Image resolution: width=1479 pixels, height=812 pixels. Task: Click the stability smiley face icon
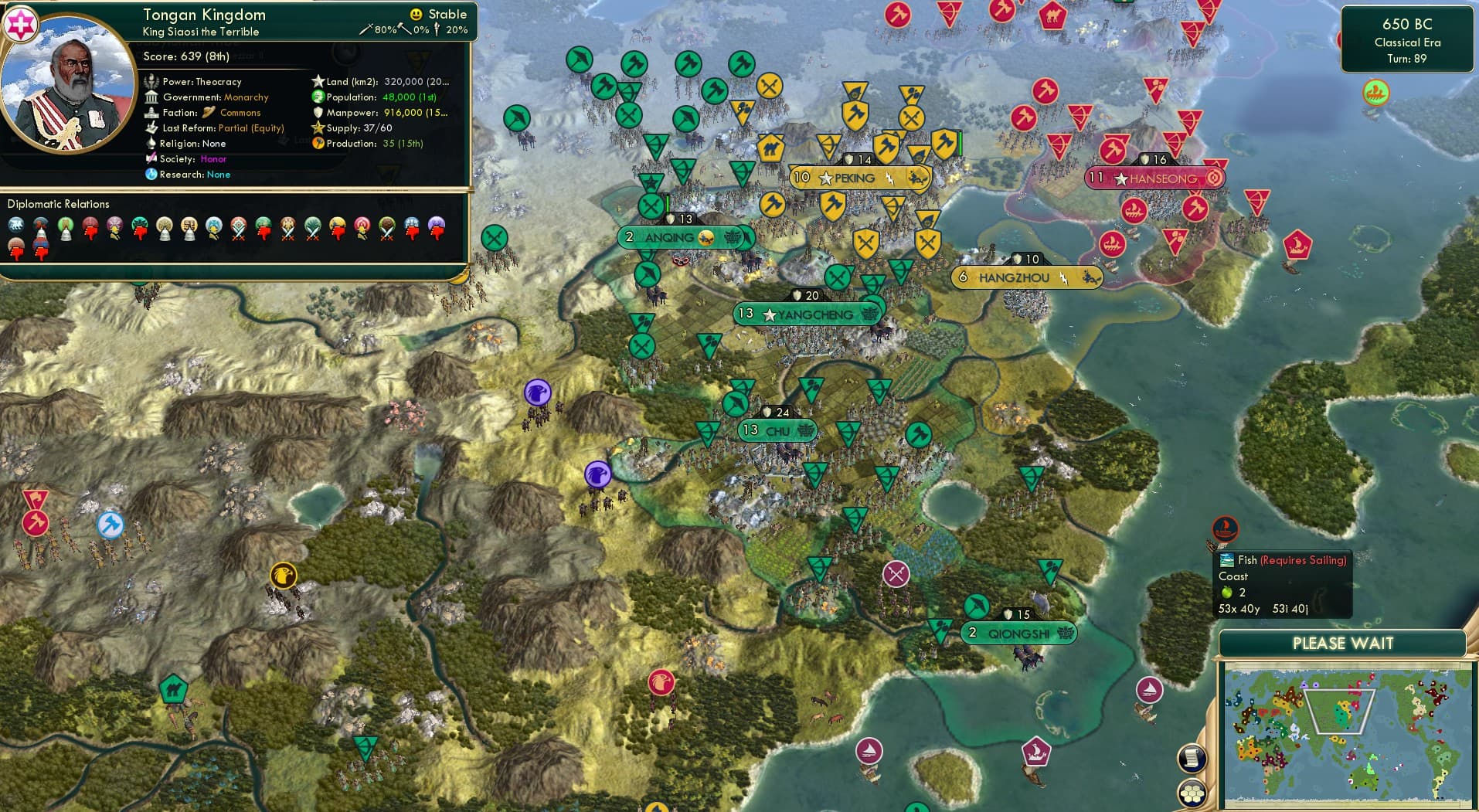[x=415, y=14]
